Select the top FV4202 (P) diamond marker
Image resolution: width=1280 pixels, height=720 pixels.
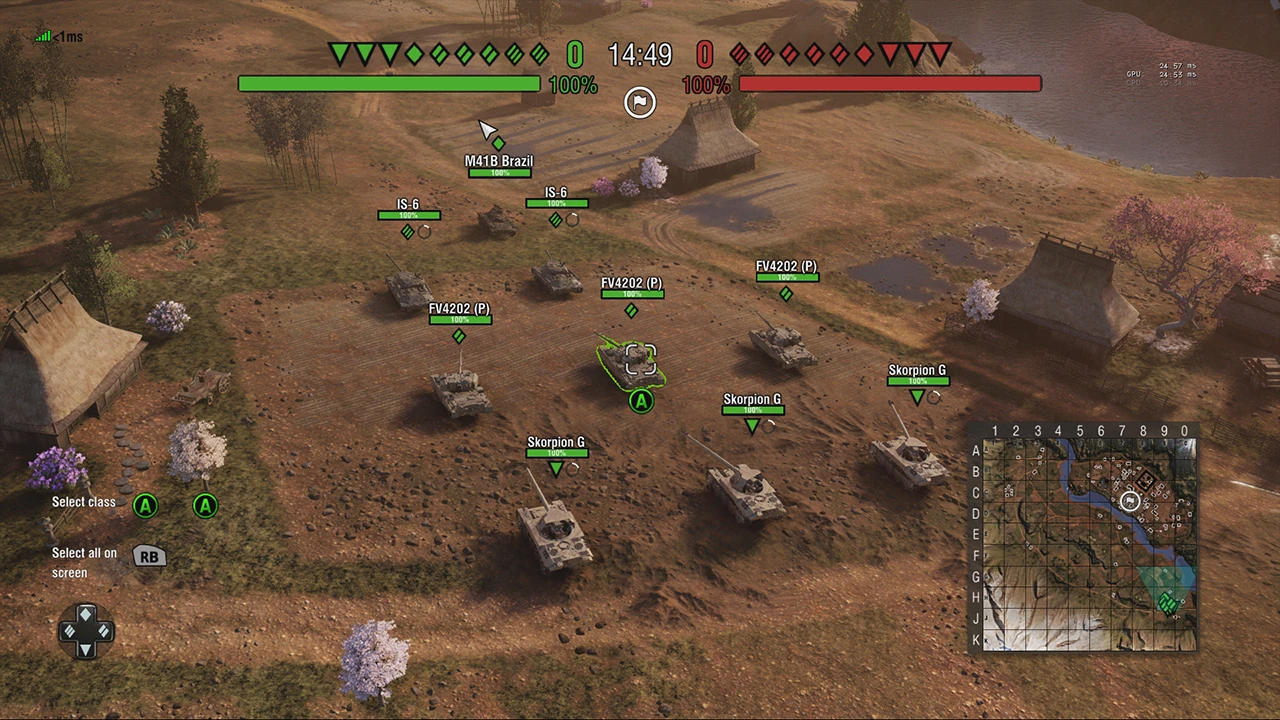(786, 294)
